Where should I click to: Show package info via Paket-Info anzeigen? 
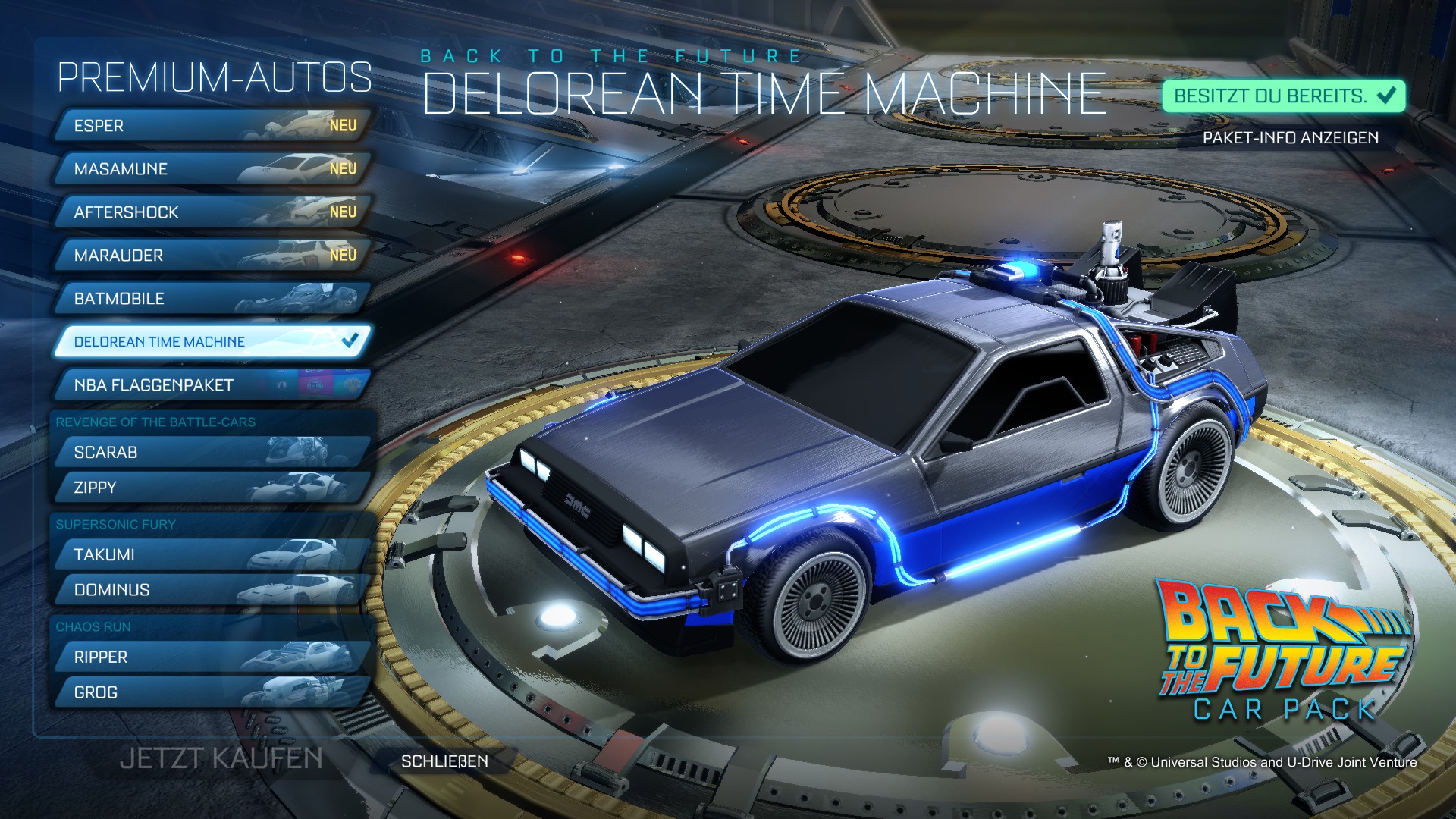(x=1291, y=138)
